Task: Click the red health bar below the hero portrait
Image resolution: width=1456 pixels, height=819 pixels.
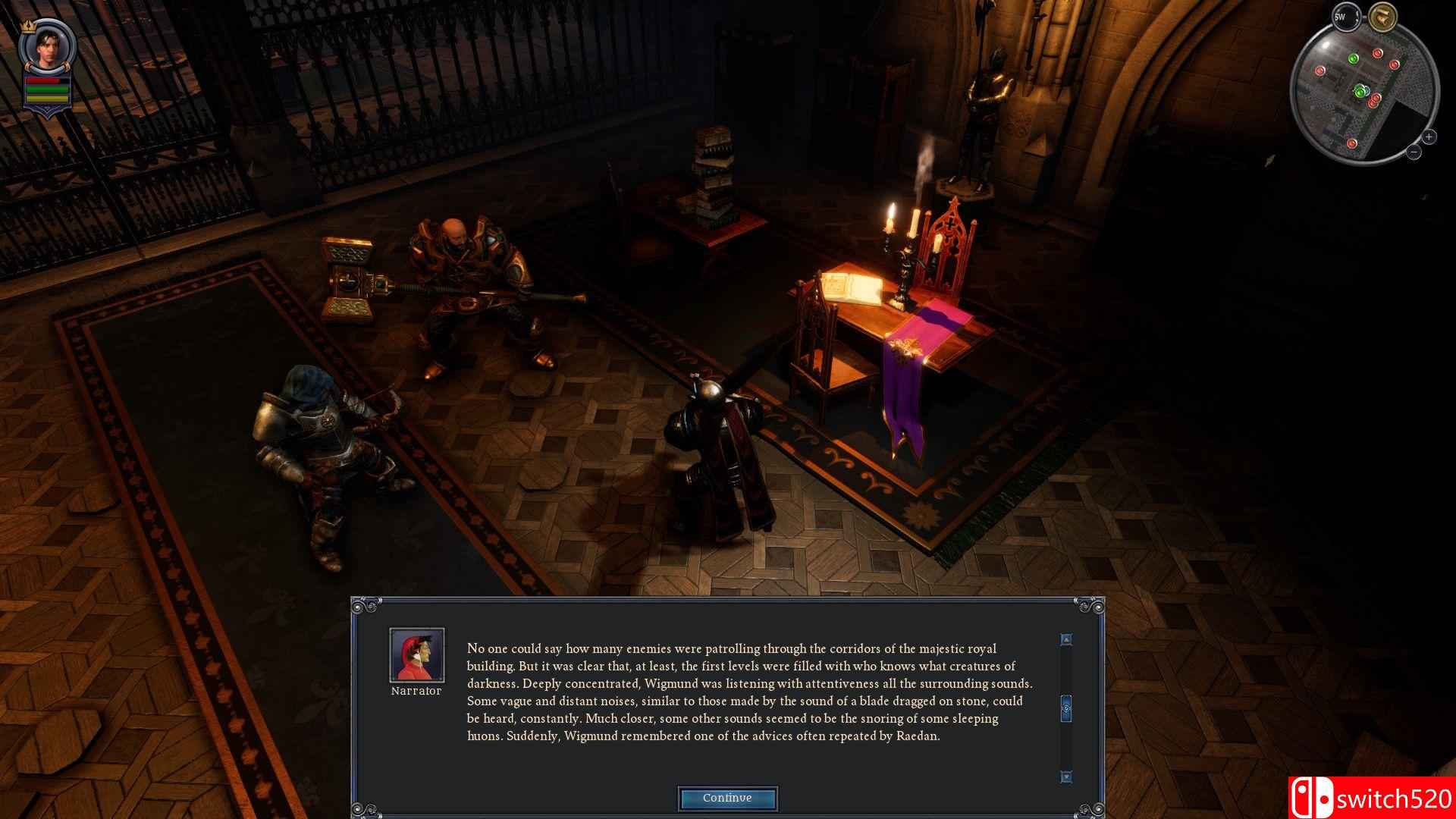Action: pos(42,80)
